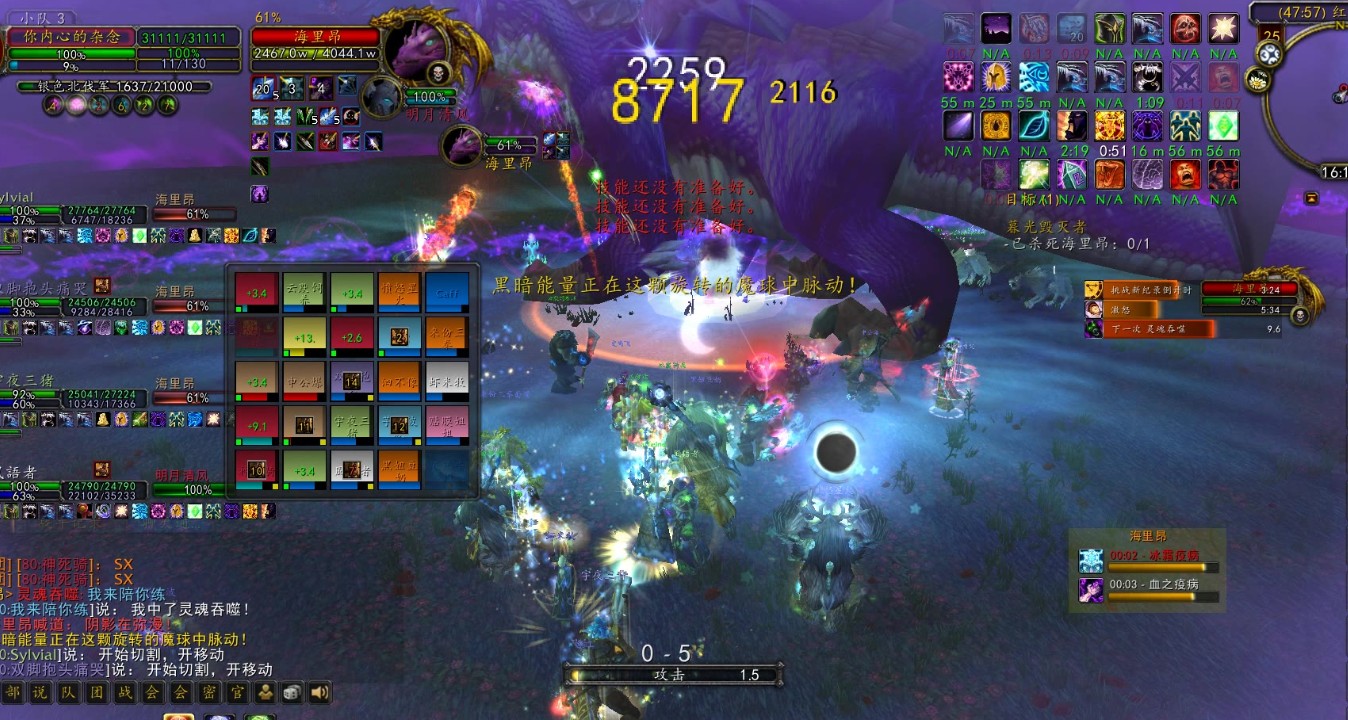Choose the 团 (Raid) chat channel button
This screenshot has width=1348, height=720.
[x=96, y=692]
